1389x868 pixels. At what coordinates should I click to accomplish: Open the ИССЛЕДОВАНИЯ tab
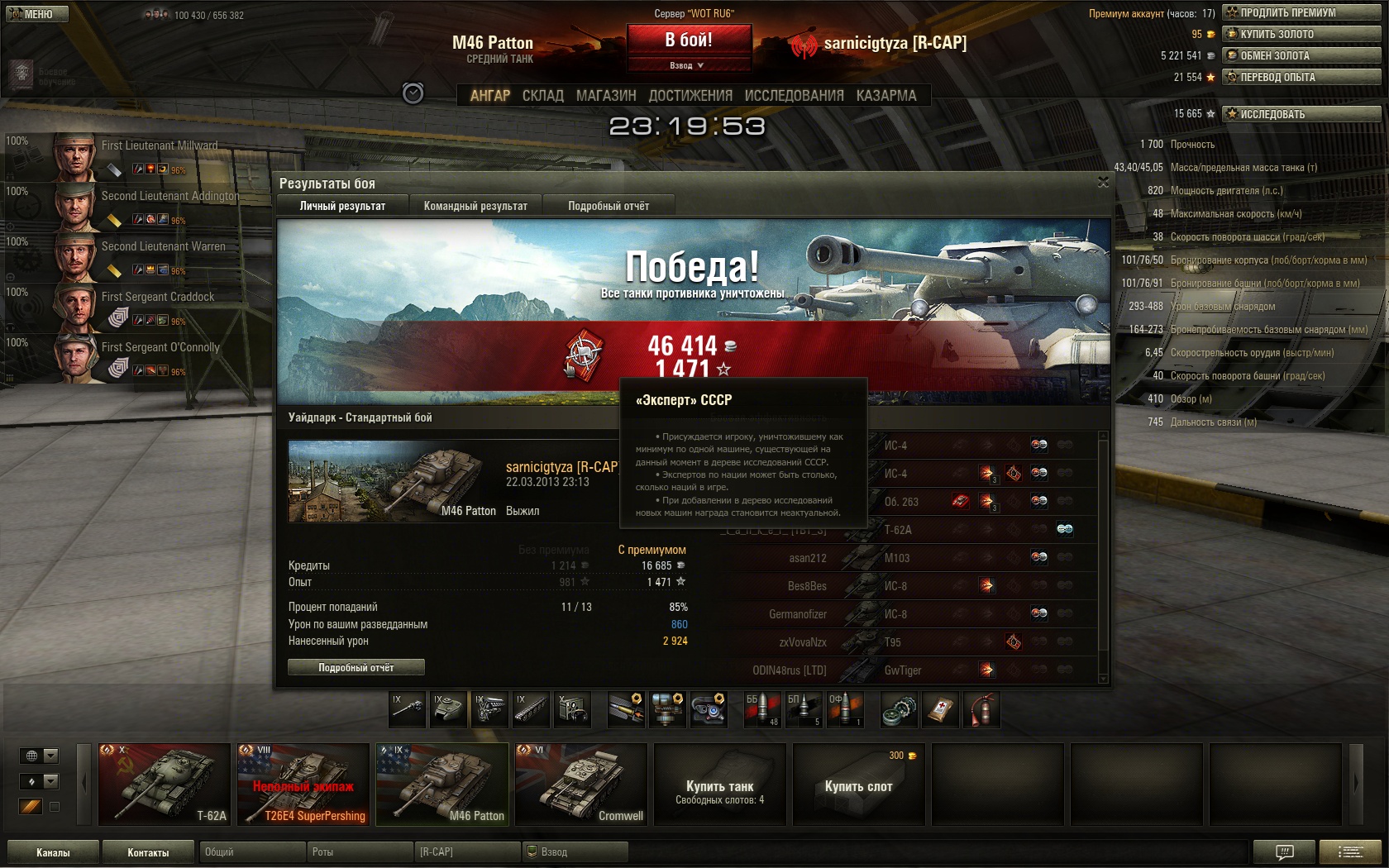tap(794, 96)
